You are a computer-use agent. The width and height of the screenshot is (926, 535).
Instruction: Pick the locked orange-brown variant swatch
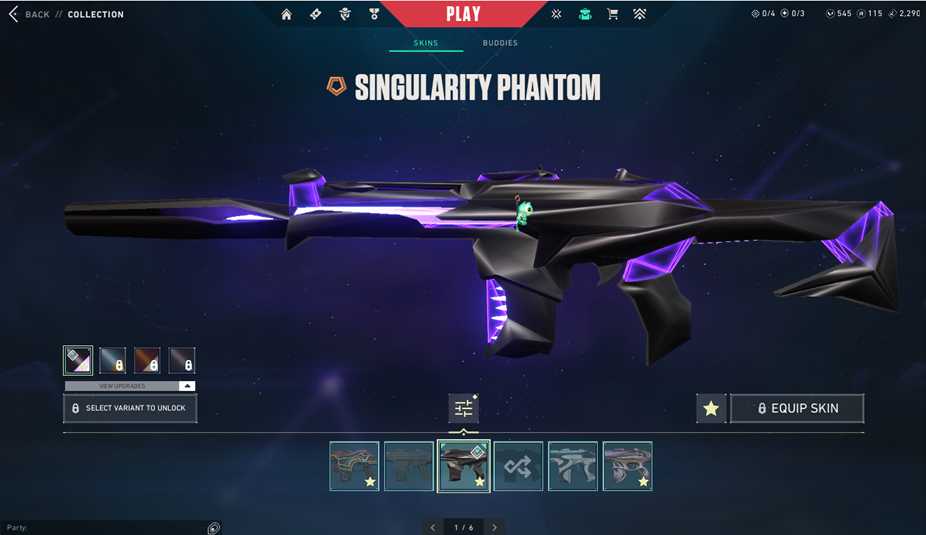pos(147,360)
